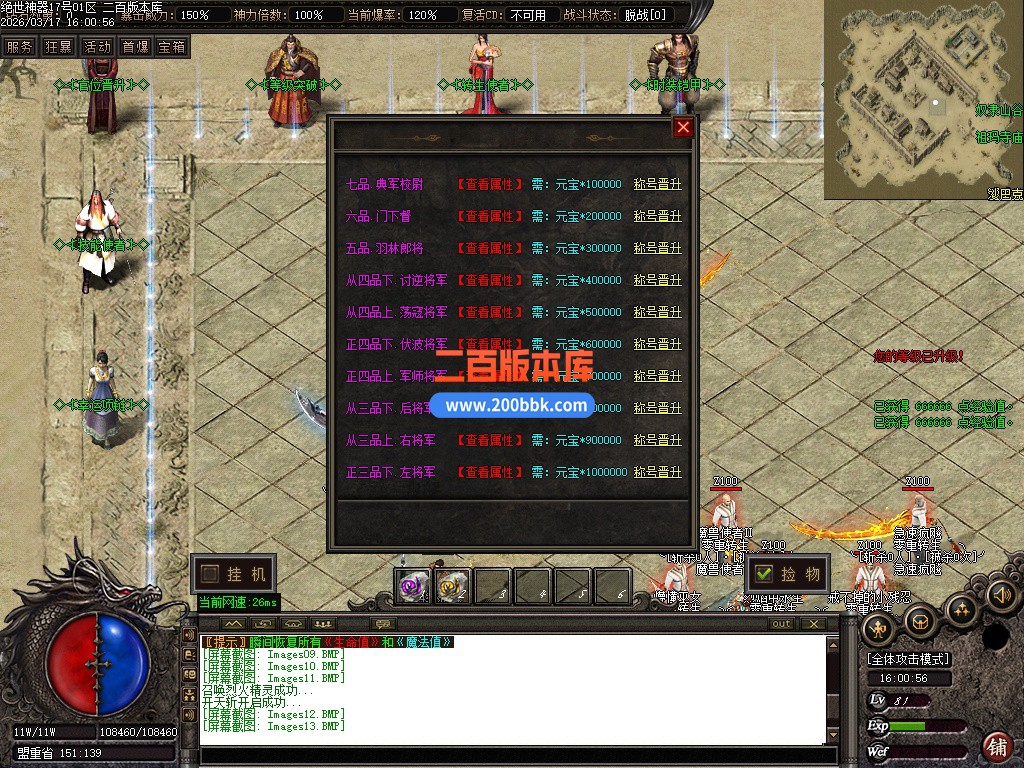Open the 铺 shop button
This screenshot has height=768, width=1024.
[x=996, y=745]
